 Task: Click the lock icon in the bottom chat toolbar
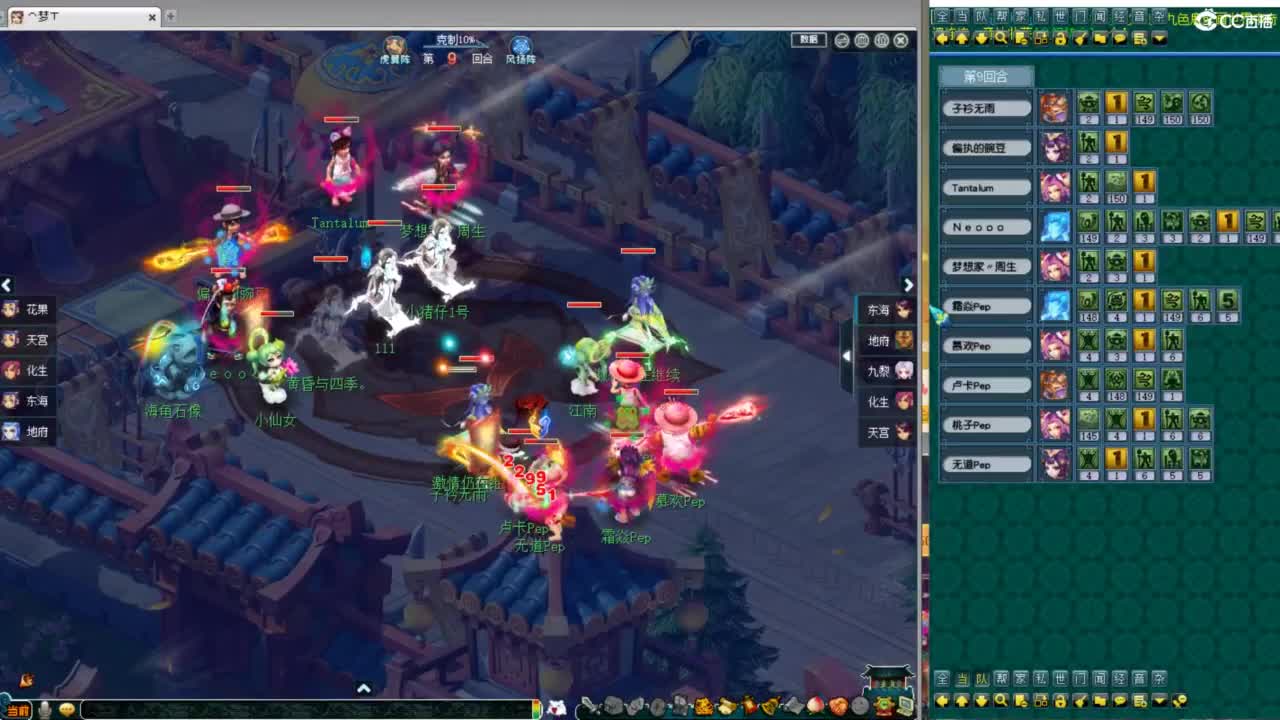pyautogui.click(x=1060, y=701)
